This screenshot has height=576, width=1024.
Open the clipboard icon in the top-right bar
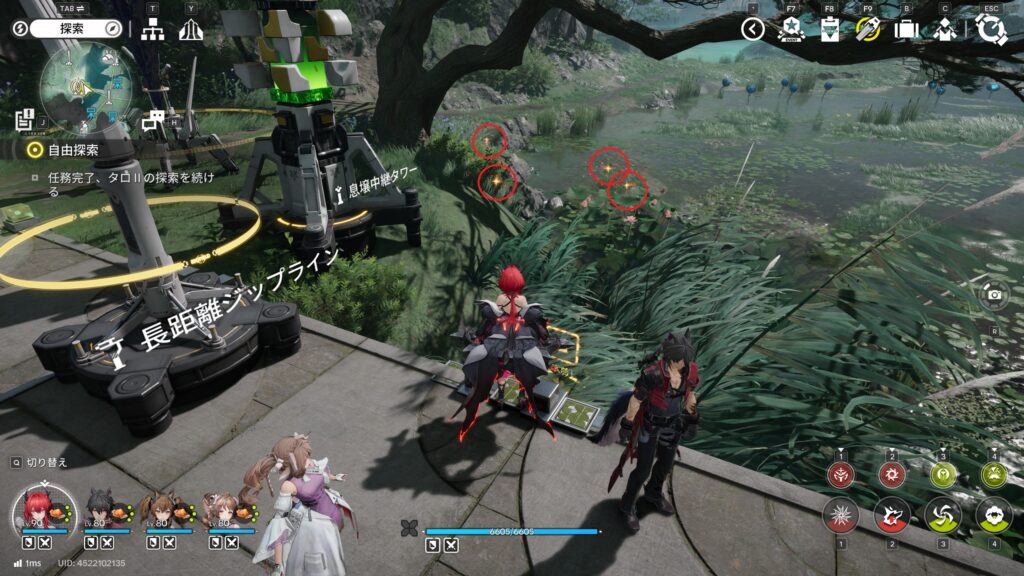pyautogui.click(x=829, y=29)
